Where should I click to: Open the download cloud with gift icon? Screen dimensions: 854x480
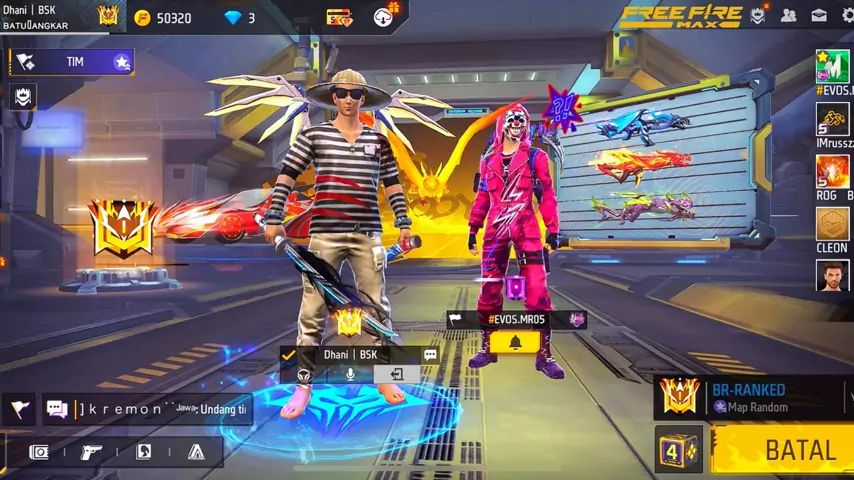pyautogui.click(x=385, y=16)
